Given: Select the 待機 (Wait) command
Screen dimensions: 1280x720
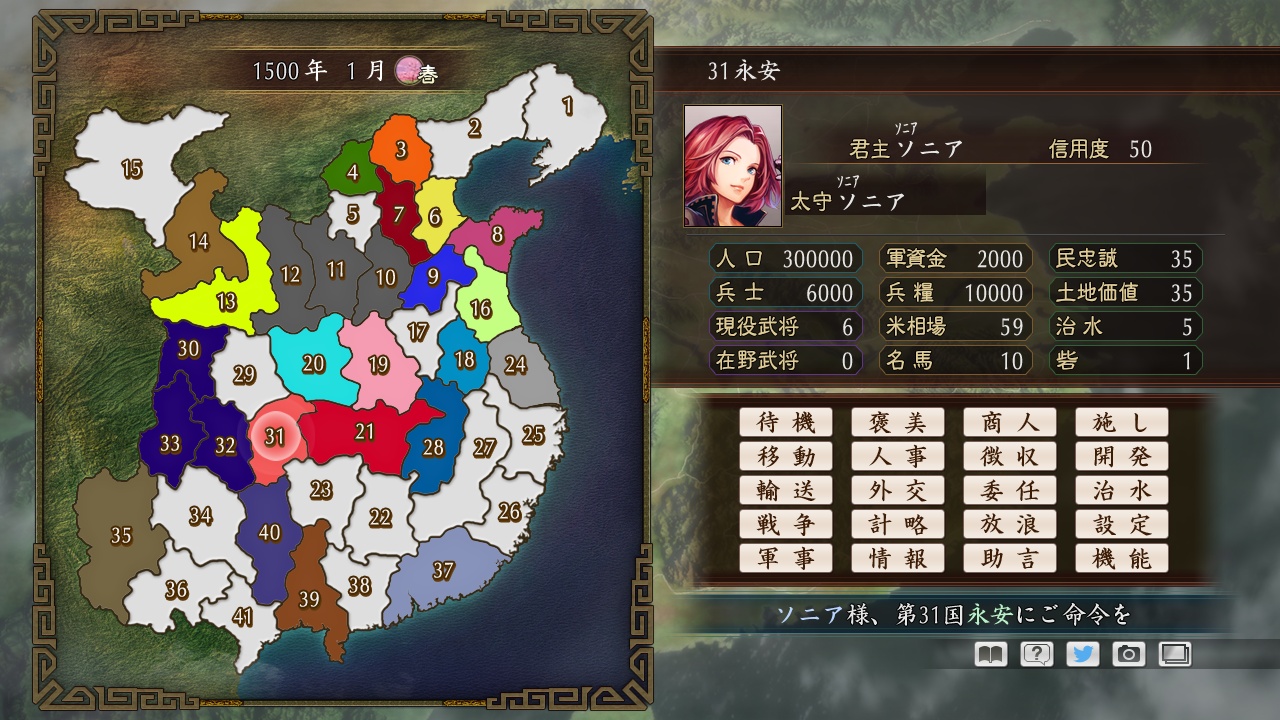Looking at the screenshot, I should [x=786, y=422].
